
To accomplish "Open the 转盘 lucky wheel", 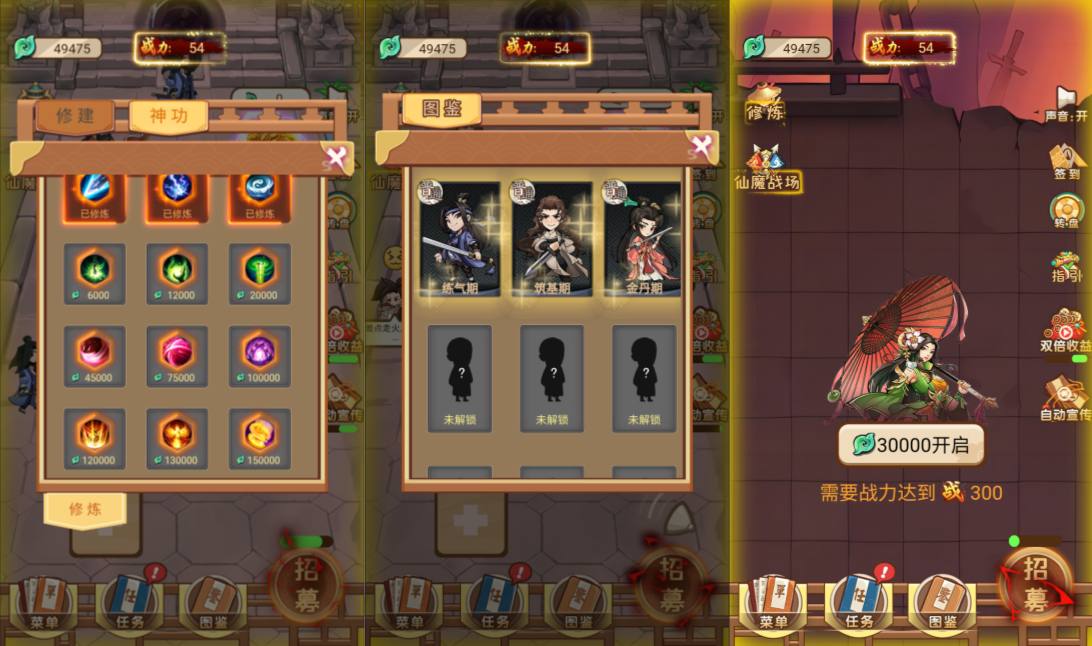I will 1066,213.
